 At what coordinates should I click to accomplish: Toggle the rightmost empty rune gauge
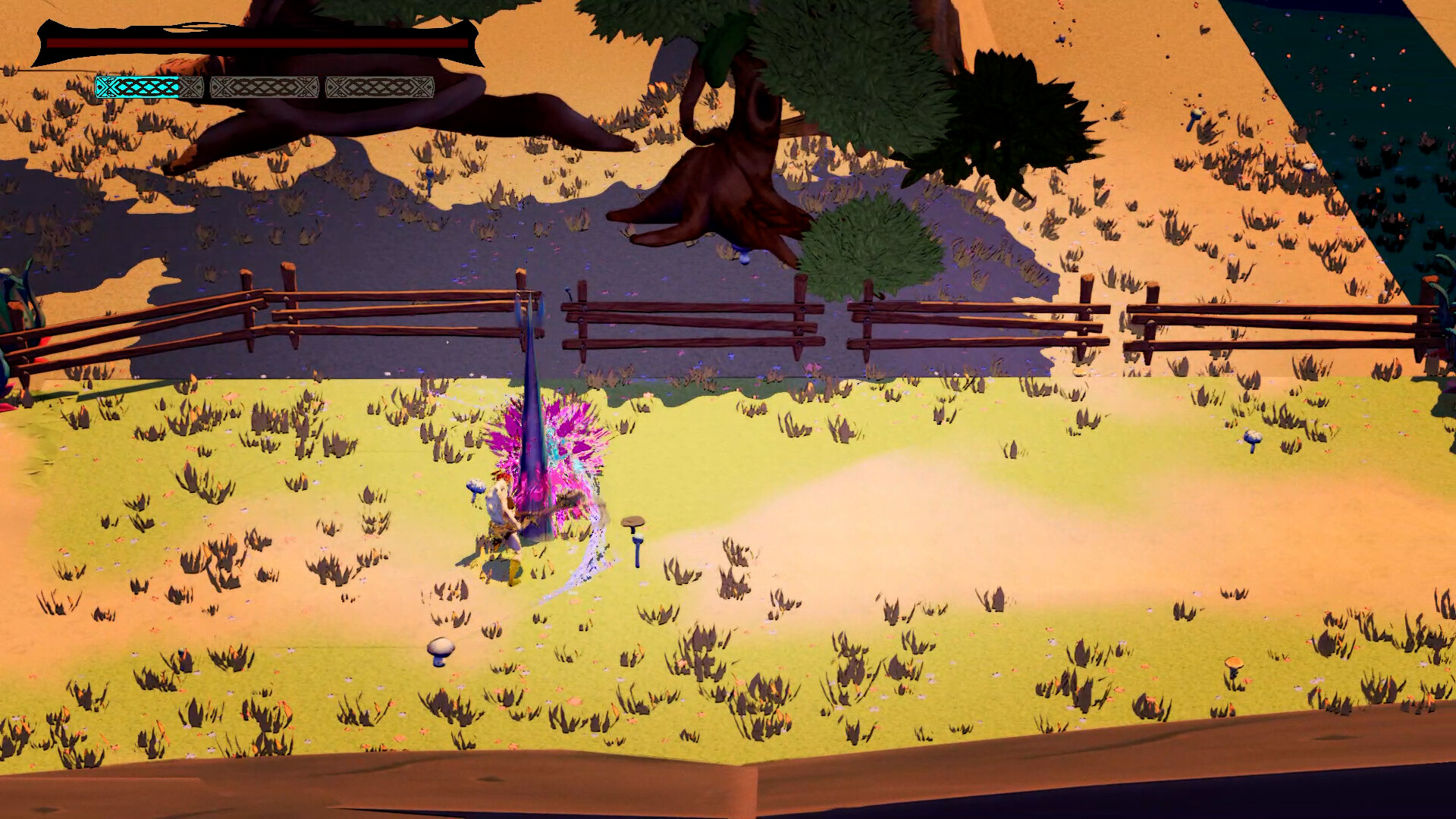point(379,86)
